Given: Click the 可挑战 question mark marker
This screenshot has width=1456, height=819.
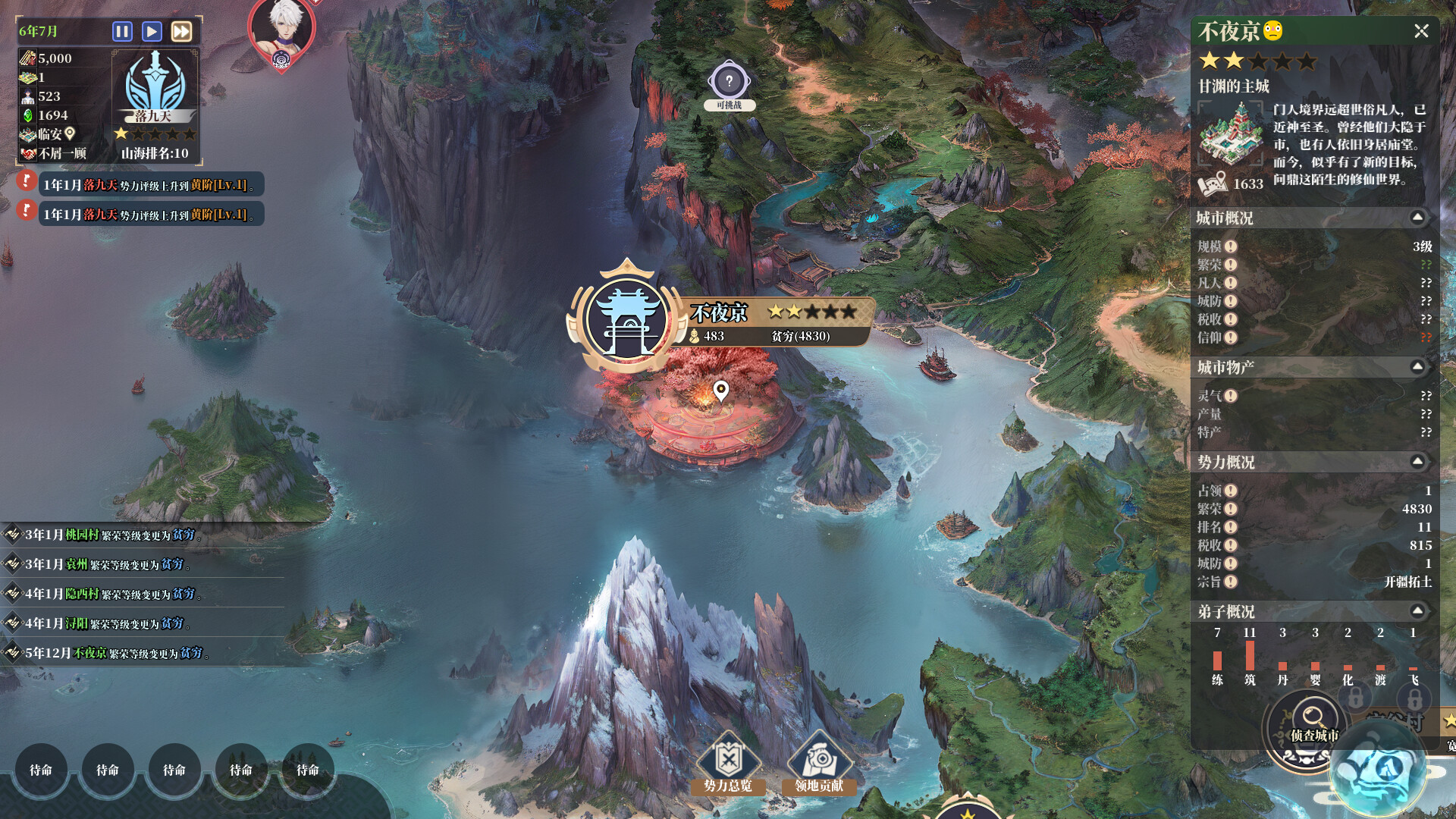Looking at the screenshot, I should 729,79.
